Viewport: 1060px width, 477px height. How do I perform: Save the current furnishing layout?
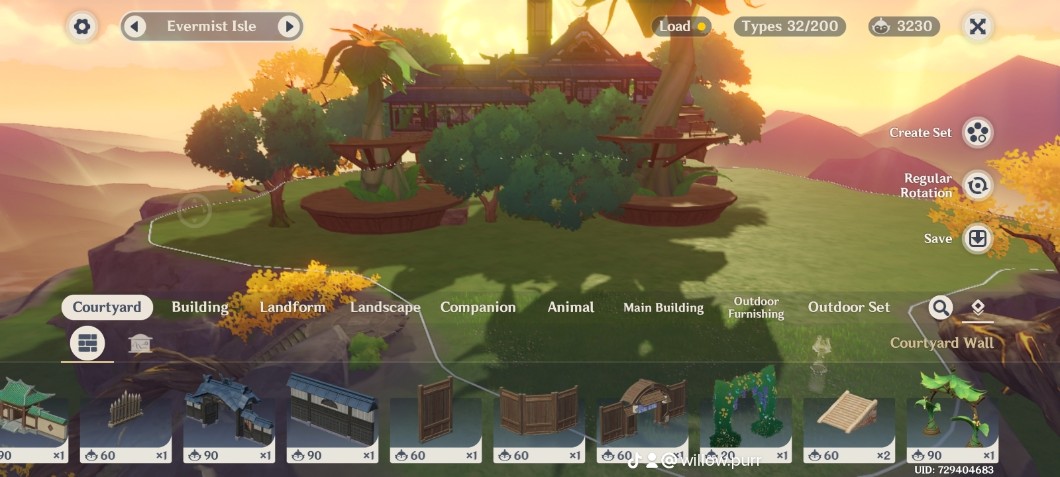coord(977,239)
